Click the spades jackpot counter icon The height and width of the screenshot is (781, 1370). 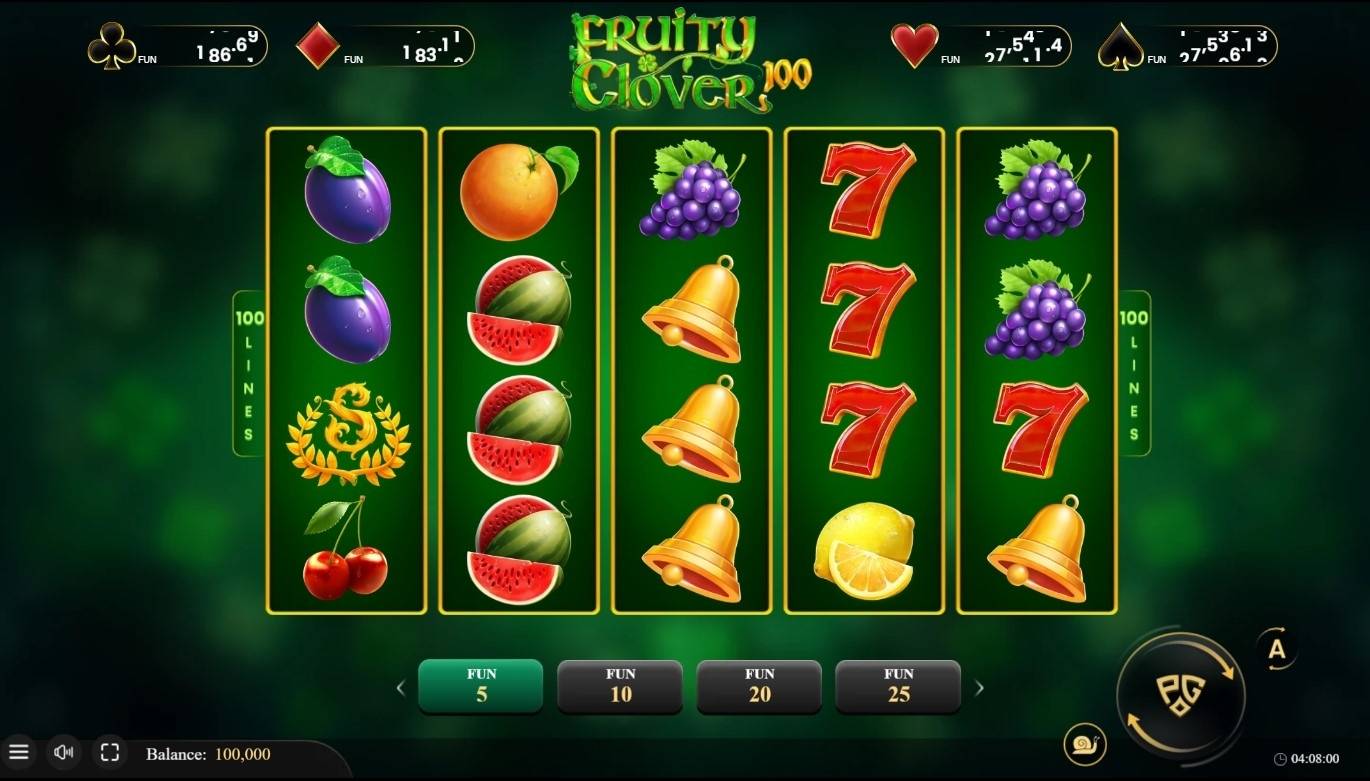click(1120, 45)
